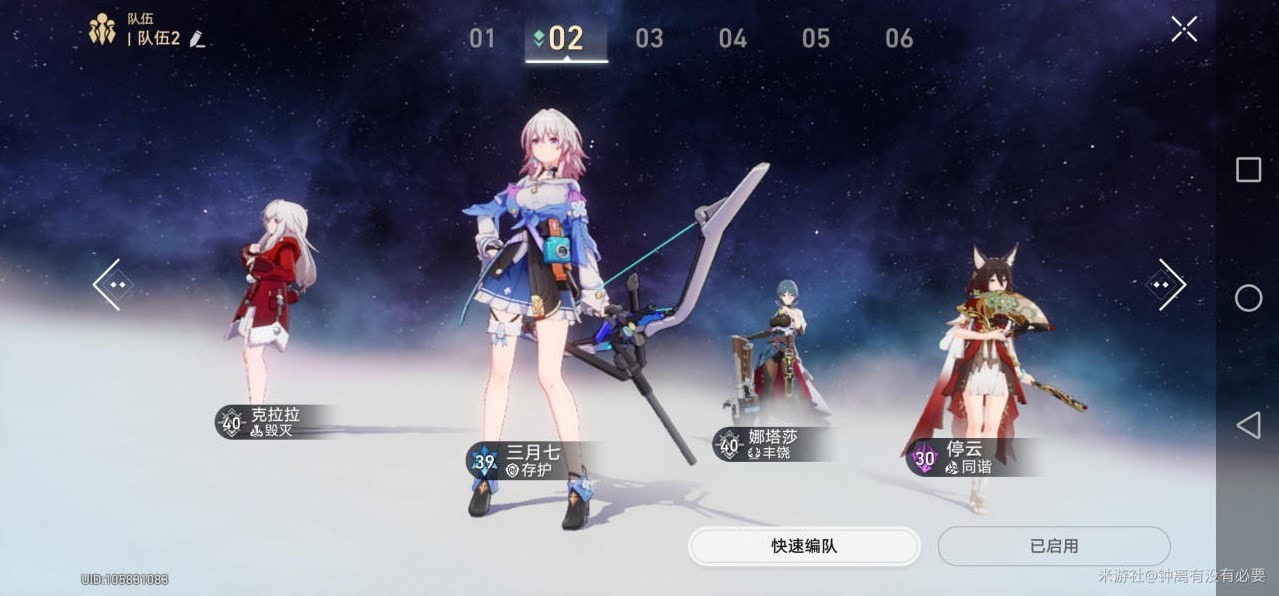Switch to team tab 04
This screenshot has width=1279, height=596.
(732, 39)
